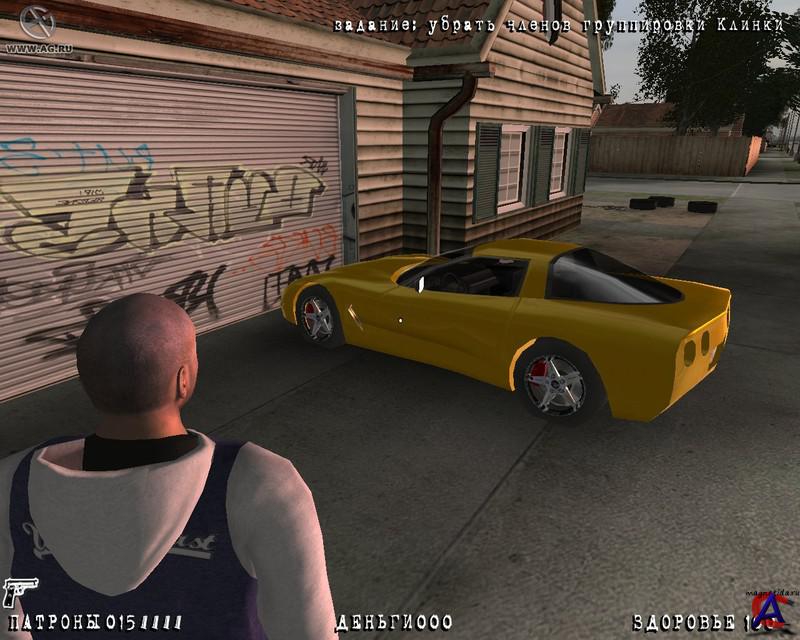Select the mission objective text about Клинки
The image size is (800, 640).
pyautogui.click(x=559, y=25)
